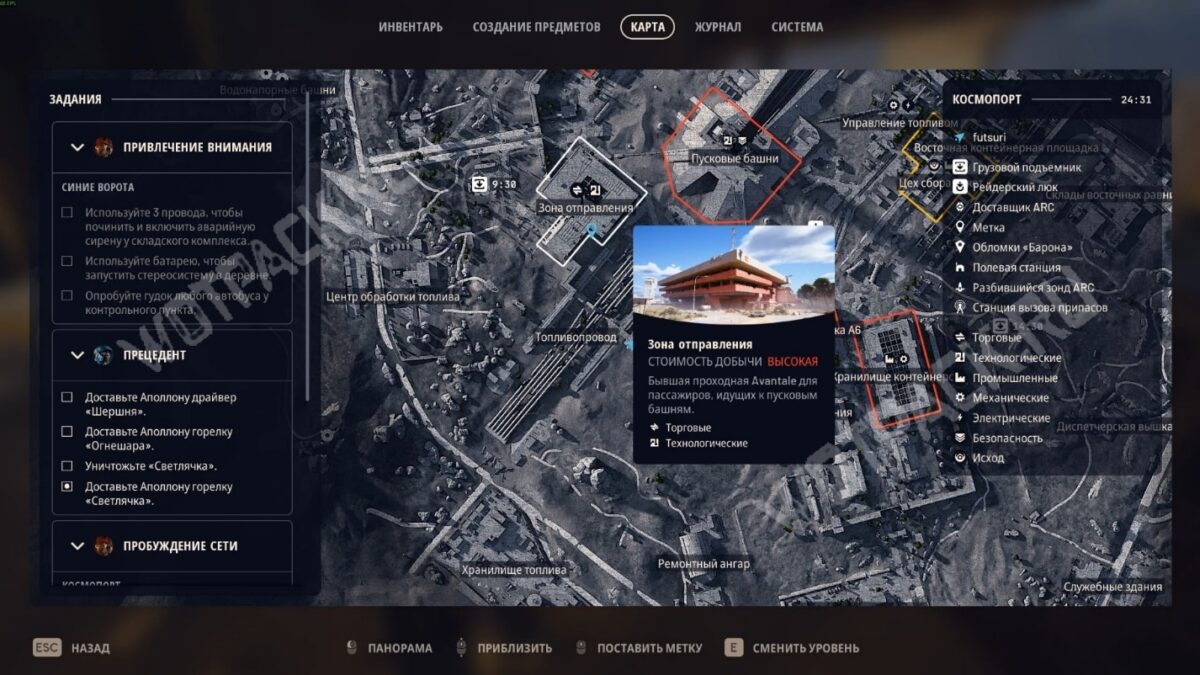Toggle the Технологические loot filter
Viewport: 1200px width, 675px height.
1016,358
